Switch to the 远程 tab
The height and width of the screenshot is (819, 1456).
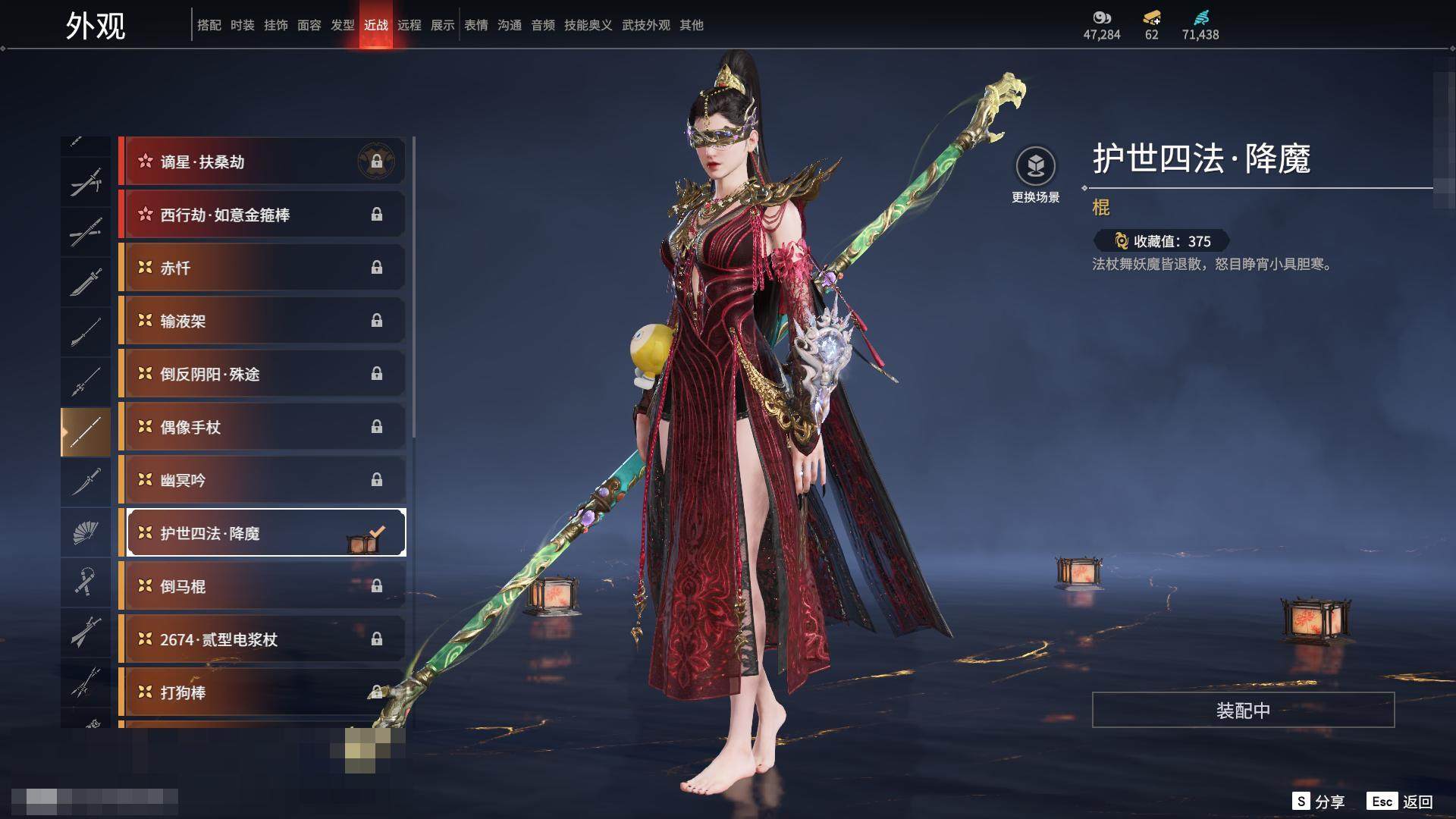click(x=409, y=25)
